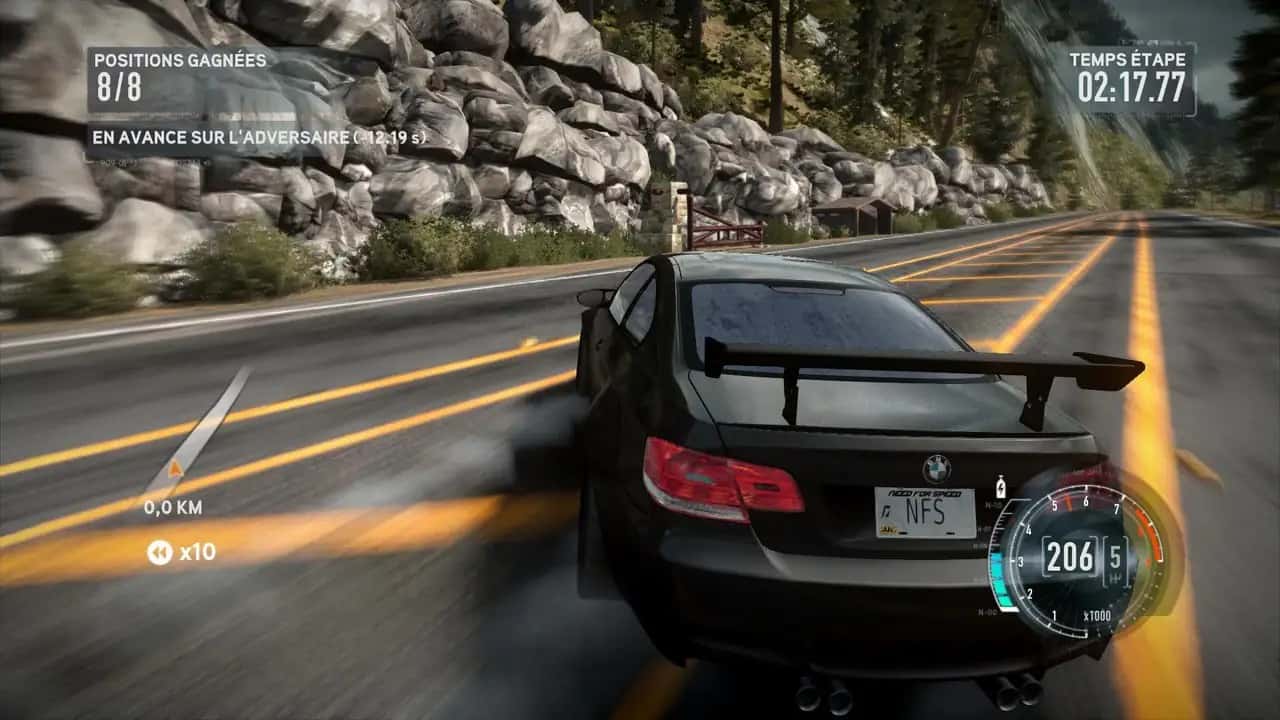Open the Temps Étape tab
This screenshot has width=1280, height=720.
(x=1128, y=59)
